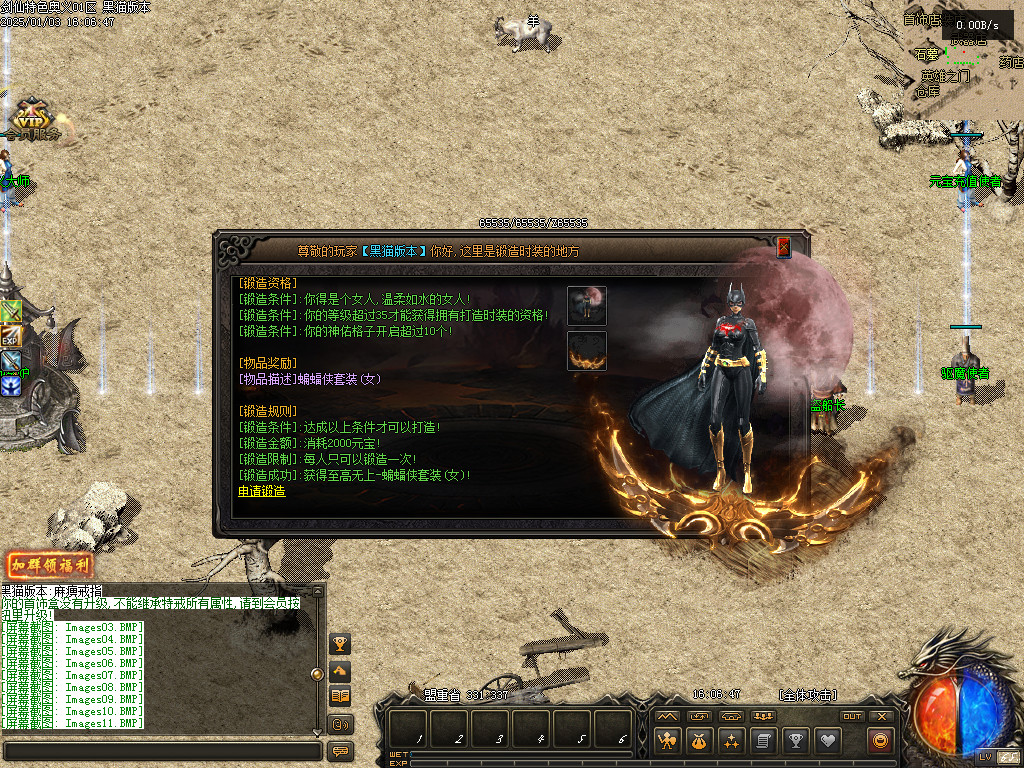Select the Batwoman costume thumbnail
The height and width of the screenshot is (768, 1024).
[587, 305]
